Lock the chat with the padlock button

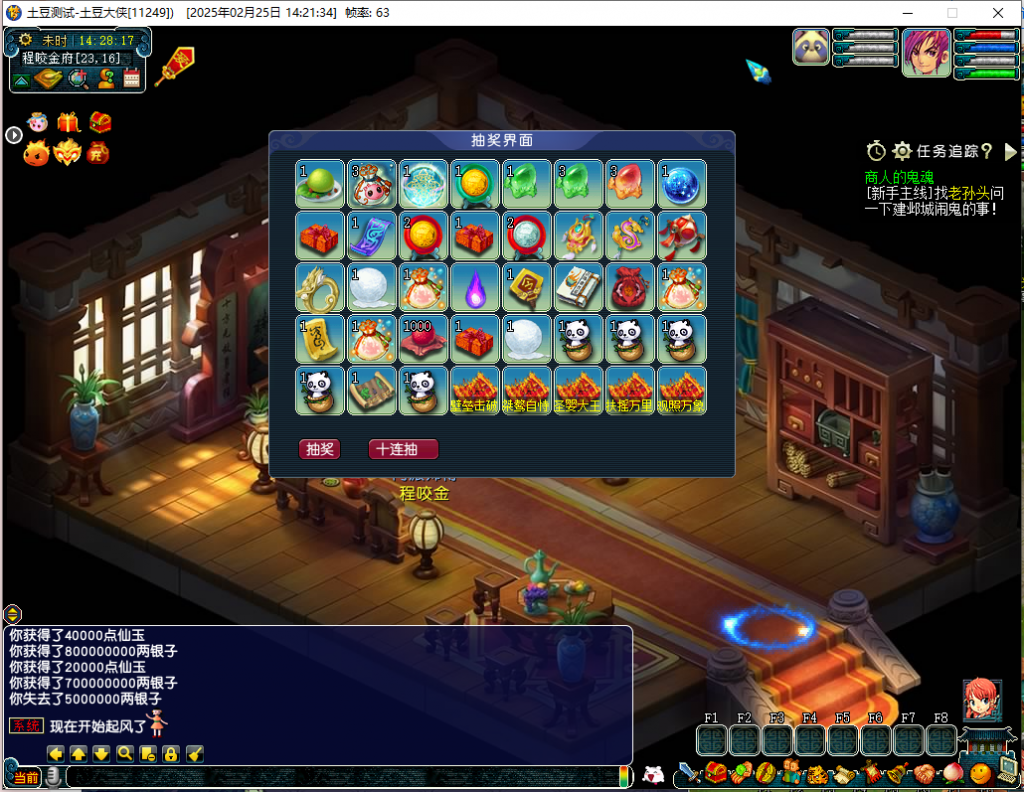pyautogui.click(x=170, y=754)
